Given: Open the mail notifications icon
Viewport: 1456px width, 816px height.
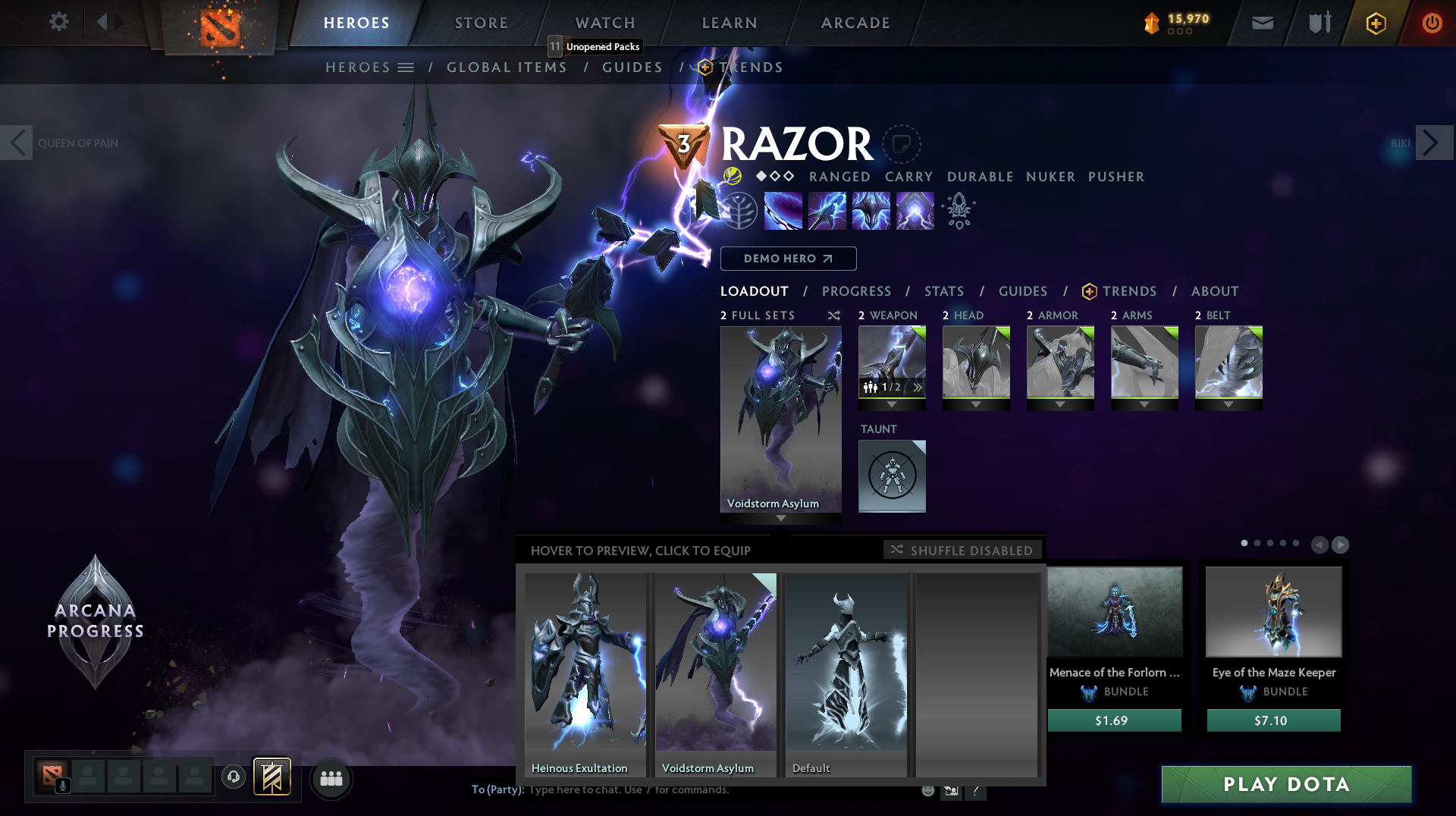Looking at the screenshot, I should point(1262,23).
